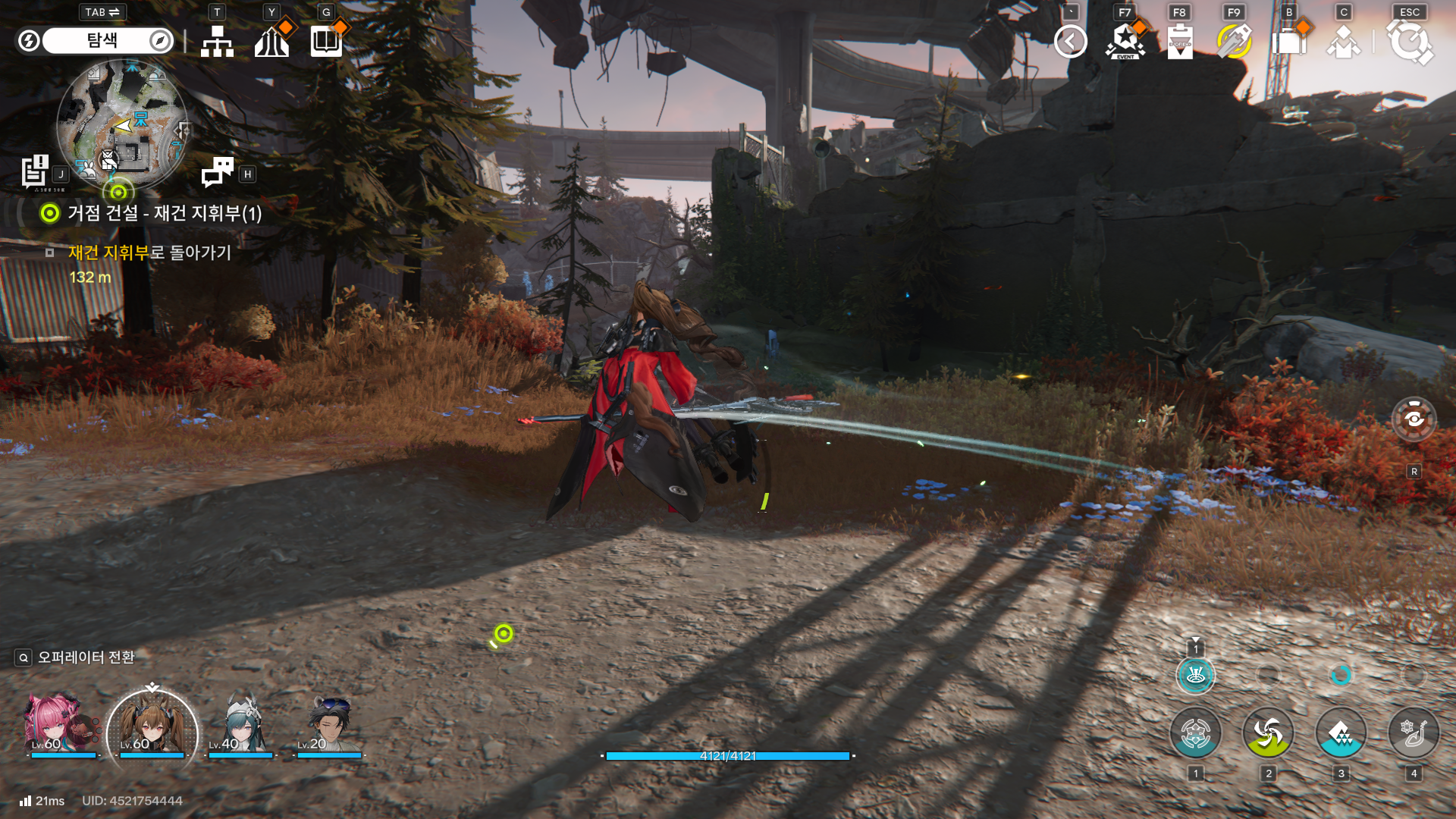Click the circled left-arrow collapse button

point(1070,42)
